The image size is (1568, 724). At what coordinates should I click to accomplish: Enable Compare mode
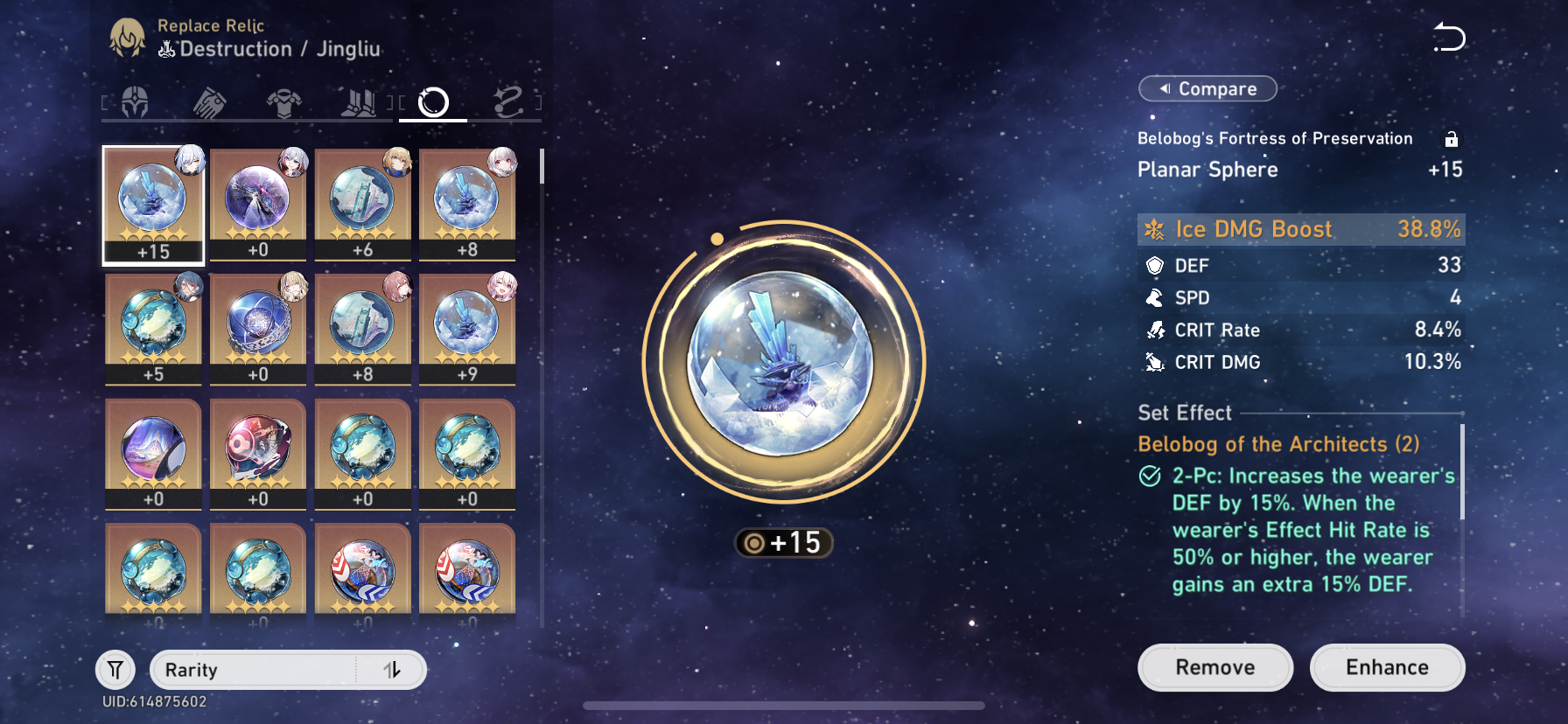[1207, 88]
